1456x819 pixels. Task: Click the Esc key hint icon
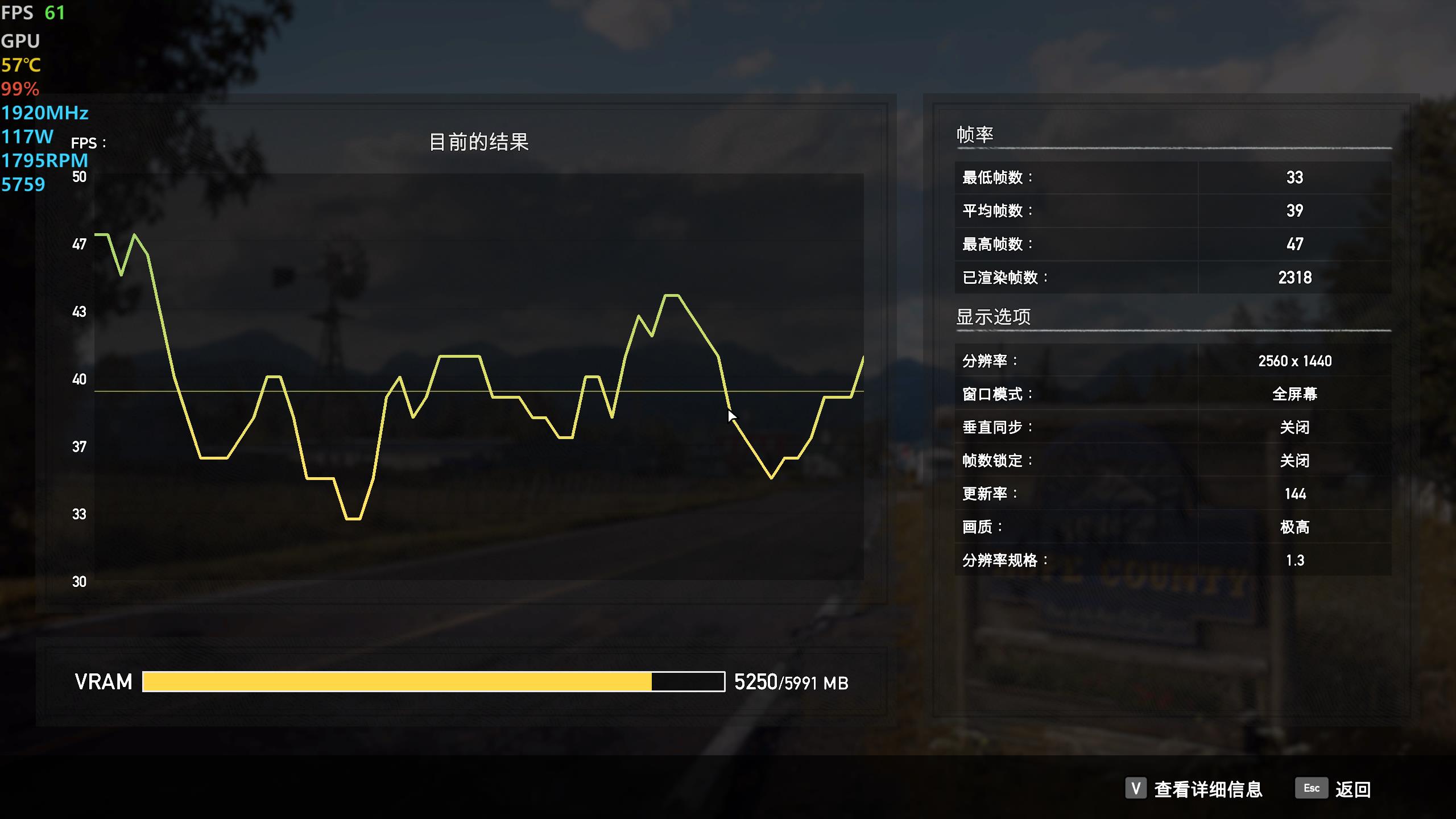coord(1312,788)
